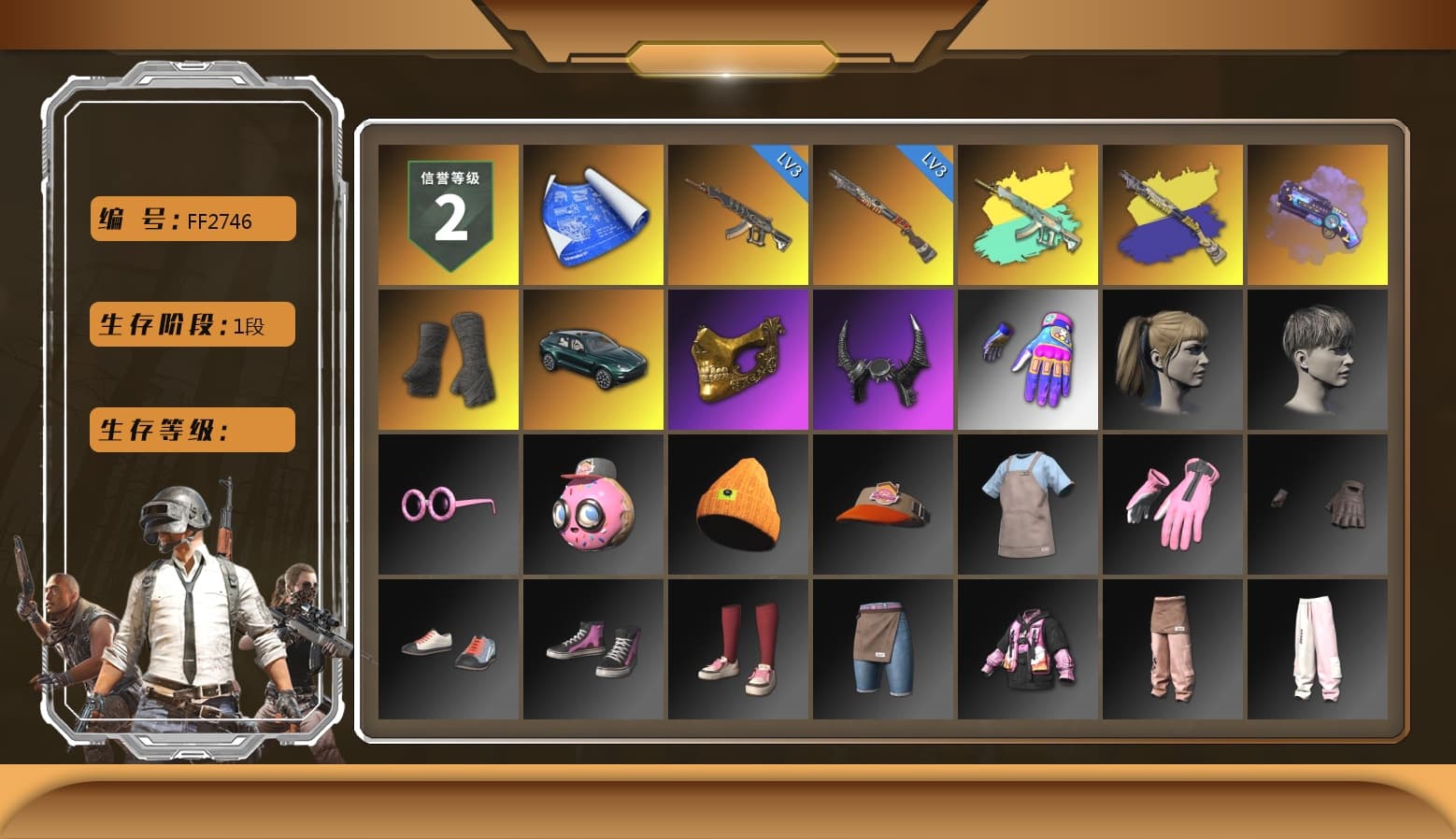Viewport: 1456px width, 839px height.
Task: Click the 生存等级 field
Action: tap(192, 430)
